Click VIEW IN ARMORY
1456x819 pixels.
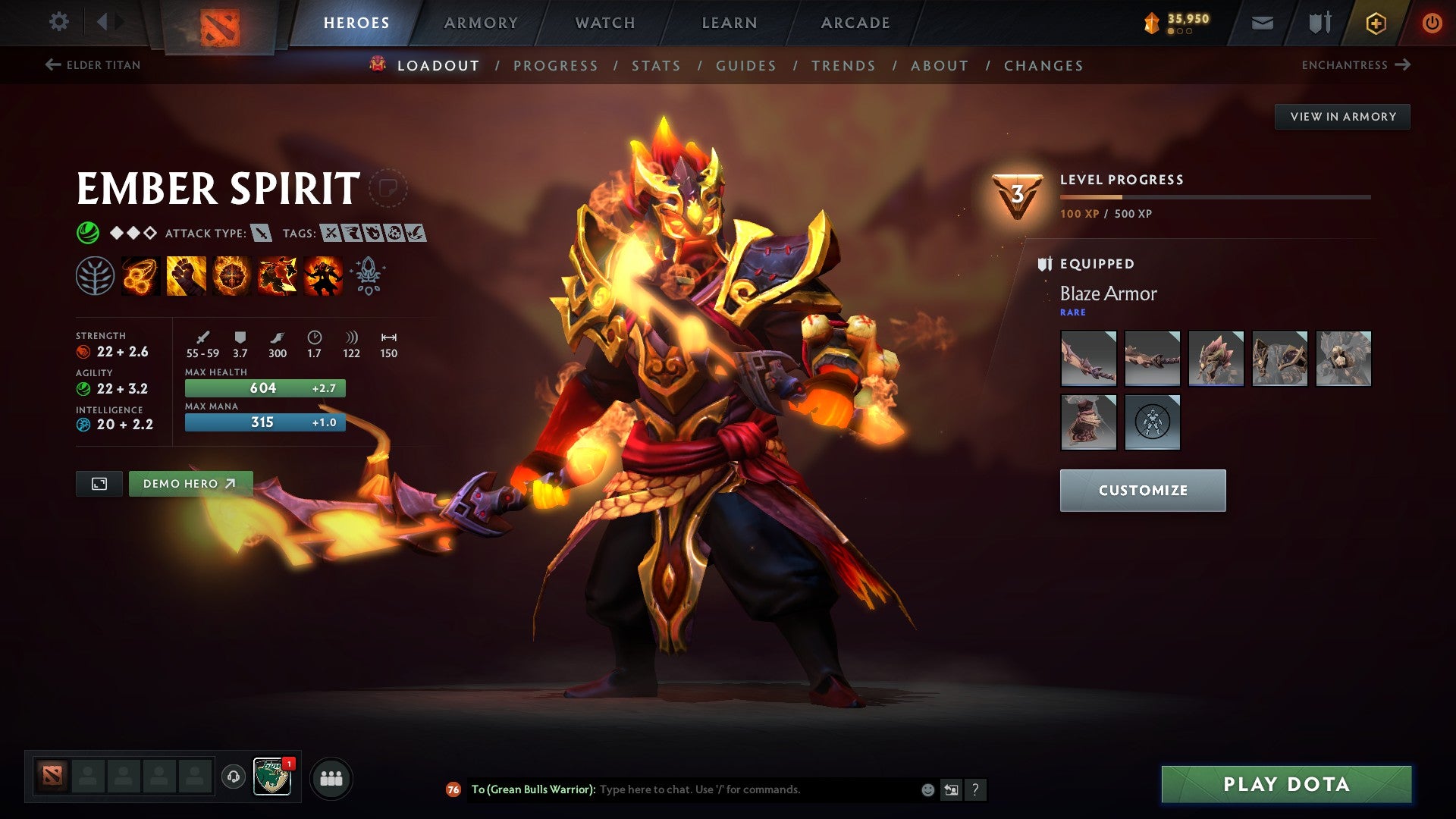coord(1343,116)
